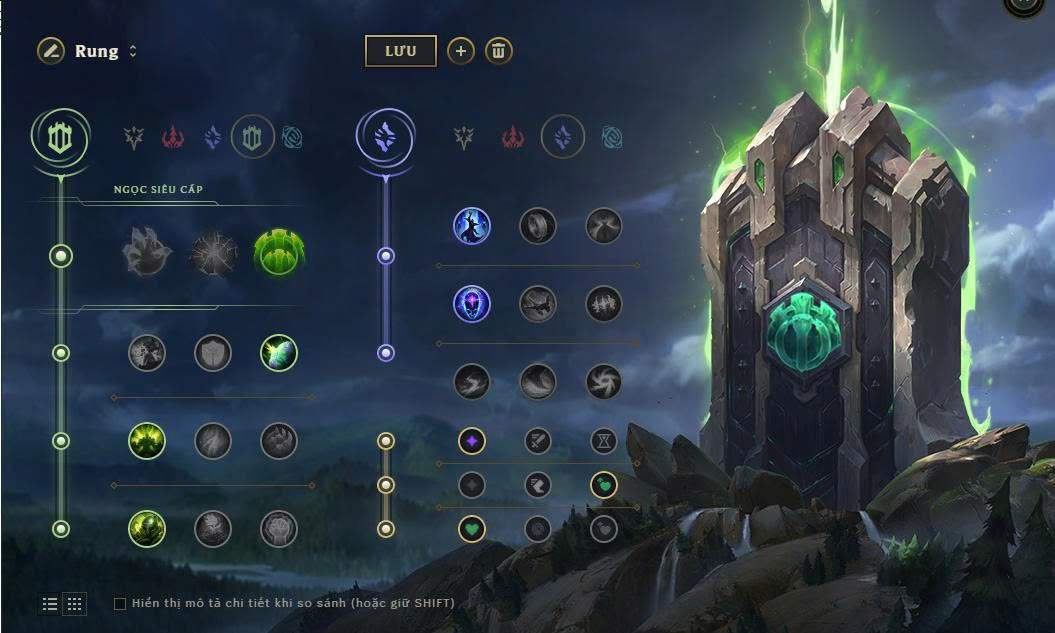Set secondary path to Inspiration
Image resolution: width=1055 pixels, height=633 pixels.
coord(611,137)
